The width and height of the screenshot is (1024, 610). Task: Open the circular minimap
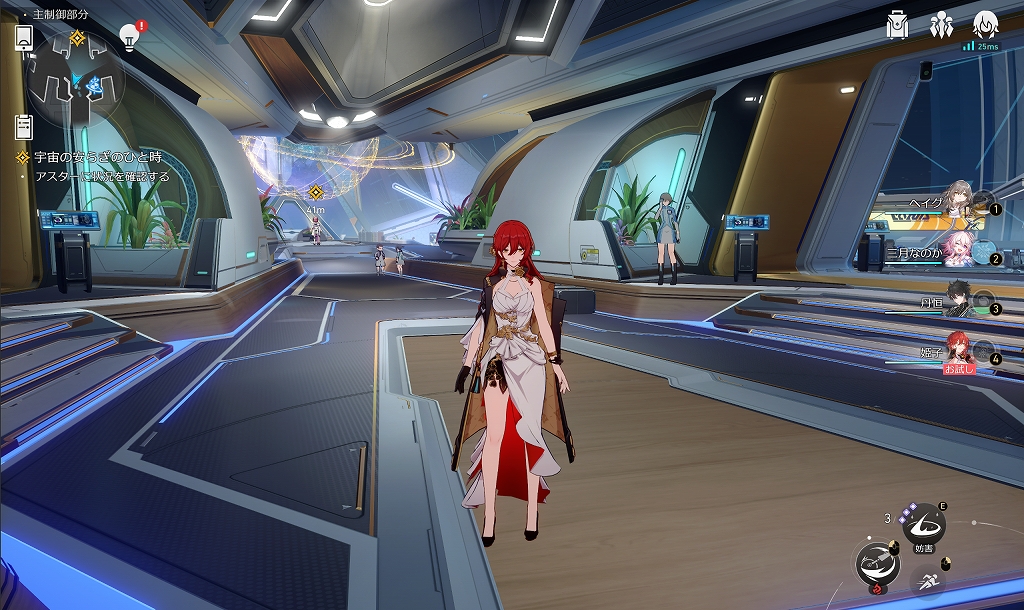click(x=76, y=86)
